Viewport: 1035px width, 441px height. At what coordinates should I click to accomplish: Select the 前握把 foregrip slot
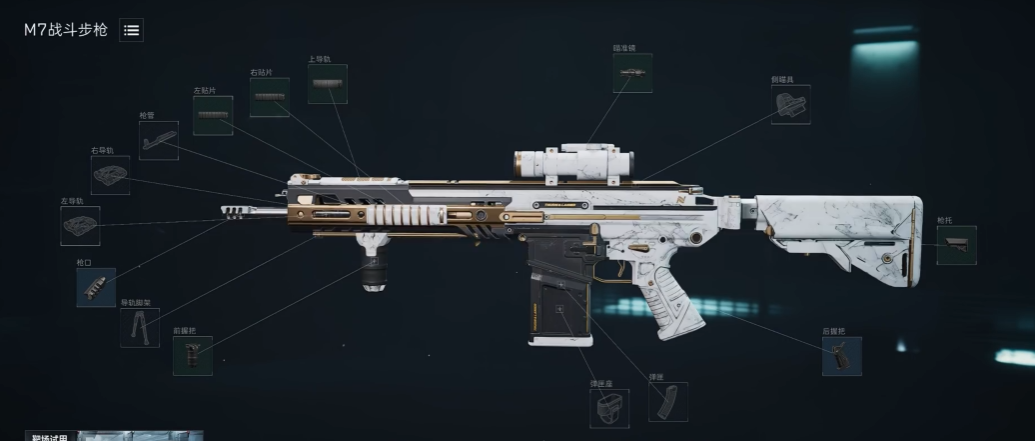click(x=192, y=355)
